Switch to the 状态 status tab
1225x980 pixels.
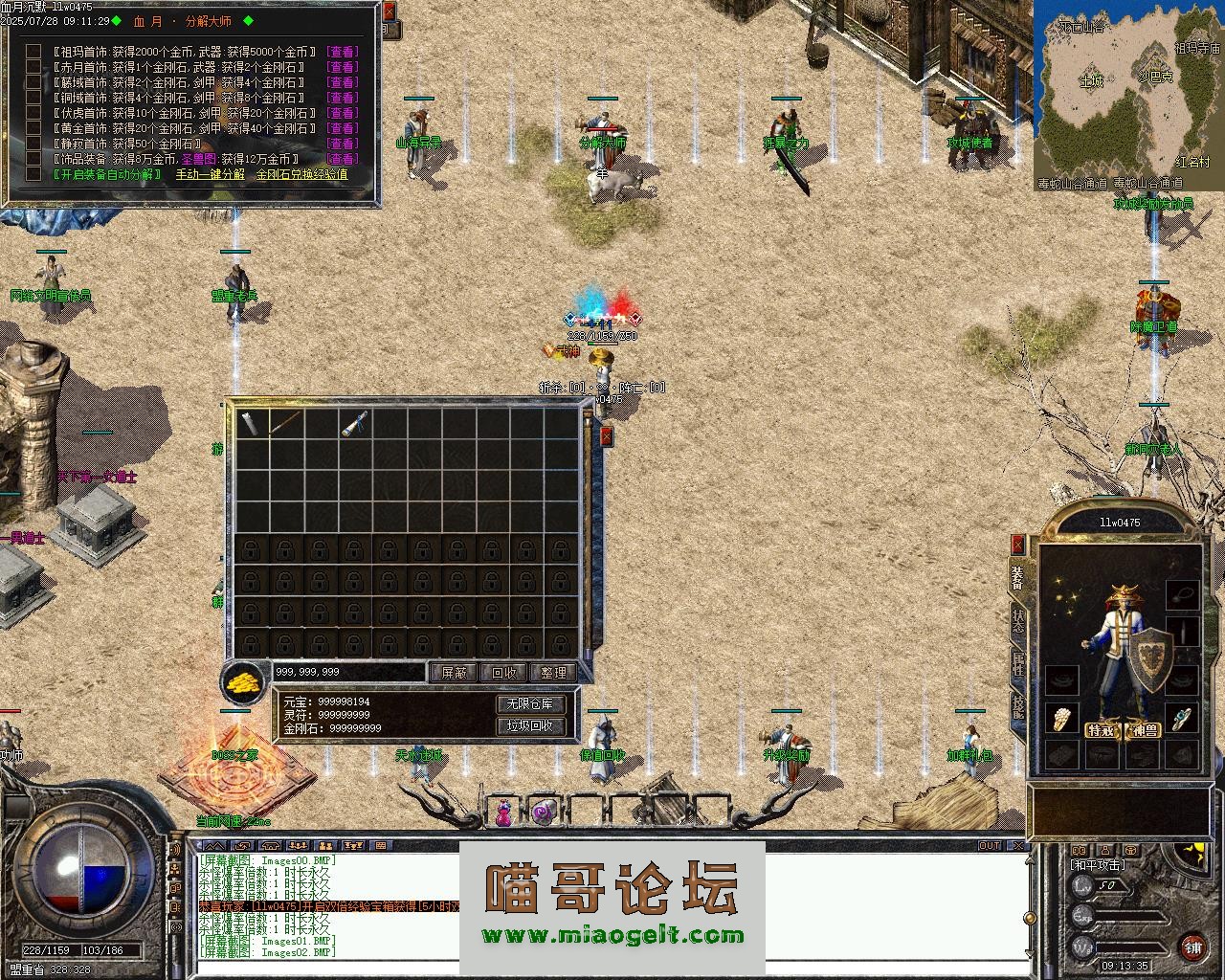1018,620
